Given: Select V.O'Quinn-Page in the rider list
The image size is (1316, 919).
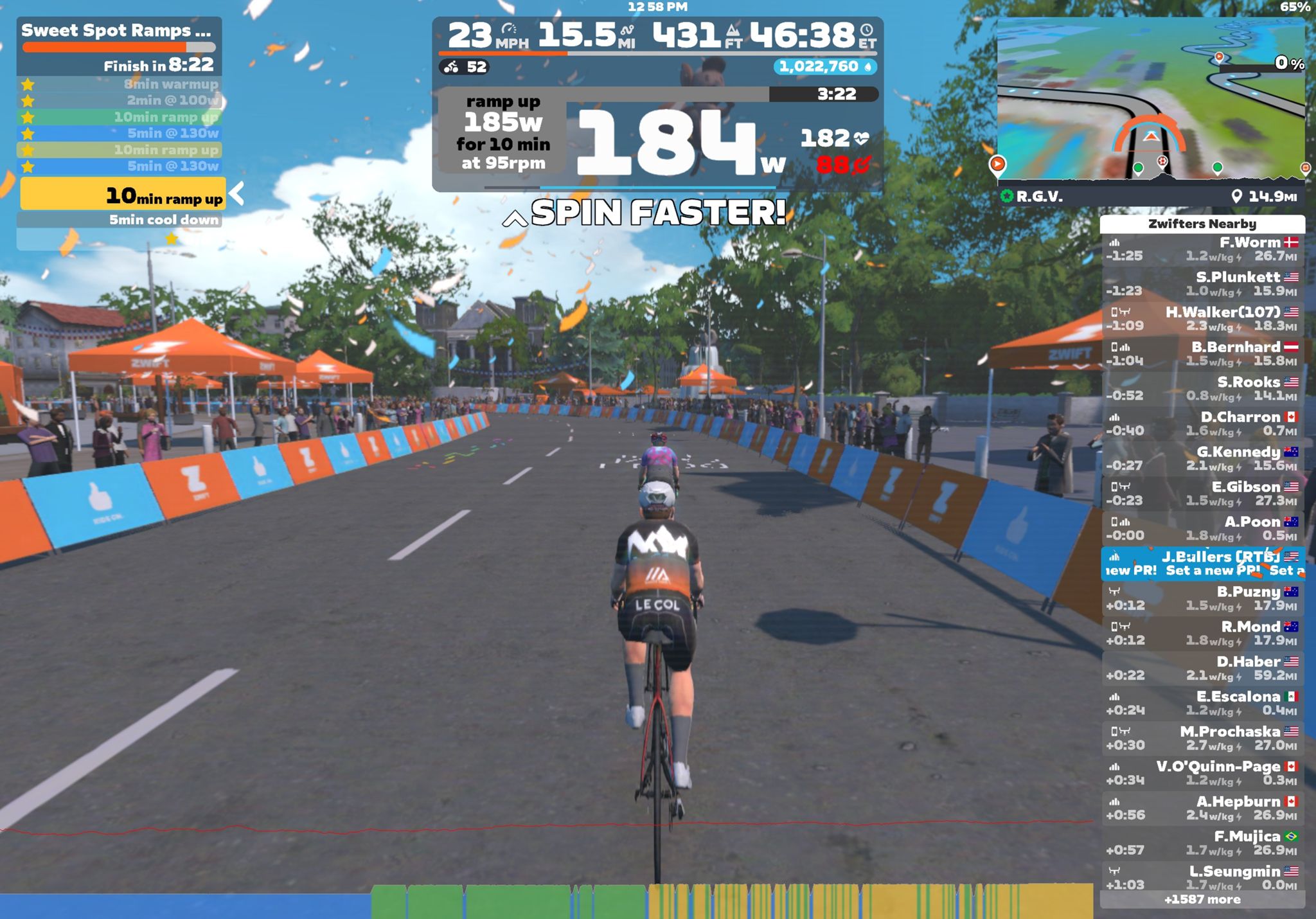Looking at the screenshot, I should click(1202, 773).
